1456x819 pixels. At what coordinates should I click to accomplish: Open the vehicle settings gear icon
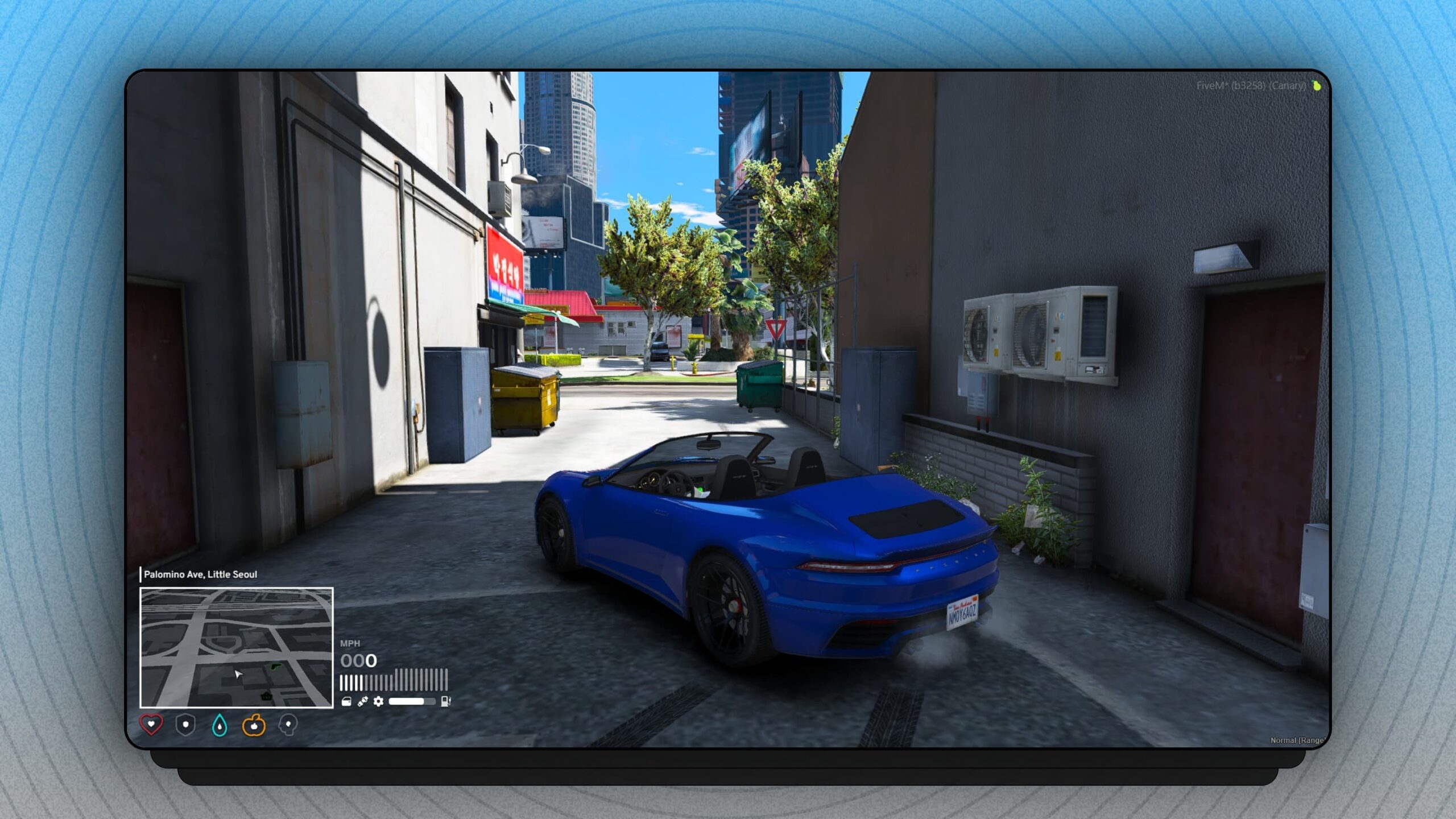(378, 701)
